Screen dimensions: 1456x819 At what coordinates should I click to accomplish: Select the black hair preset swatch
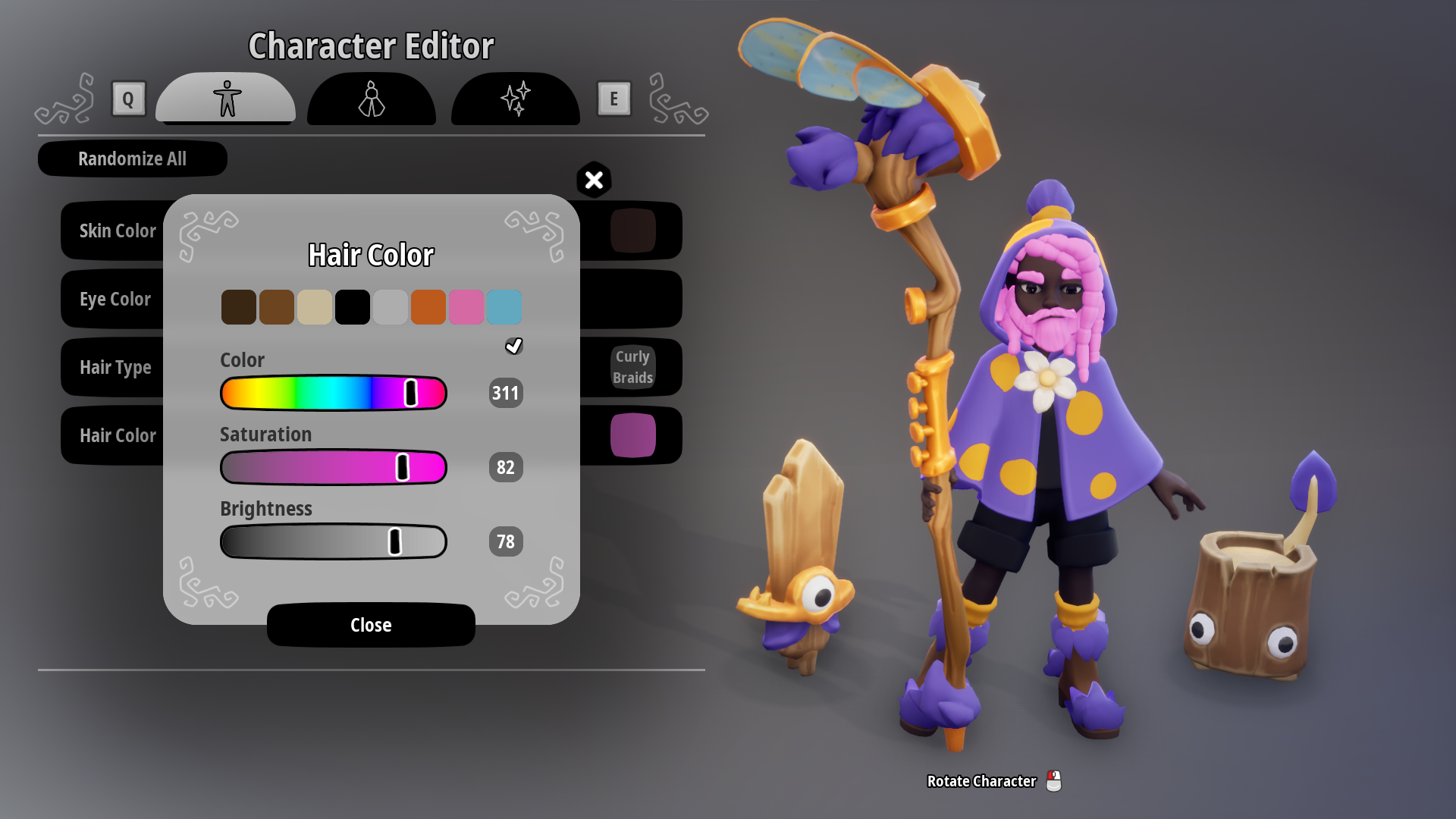353,306
